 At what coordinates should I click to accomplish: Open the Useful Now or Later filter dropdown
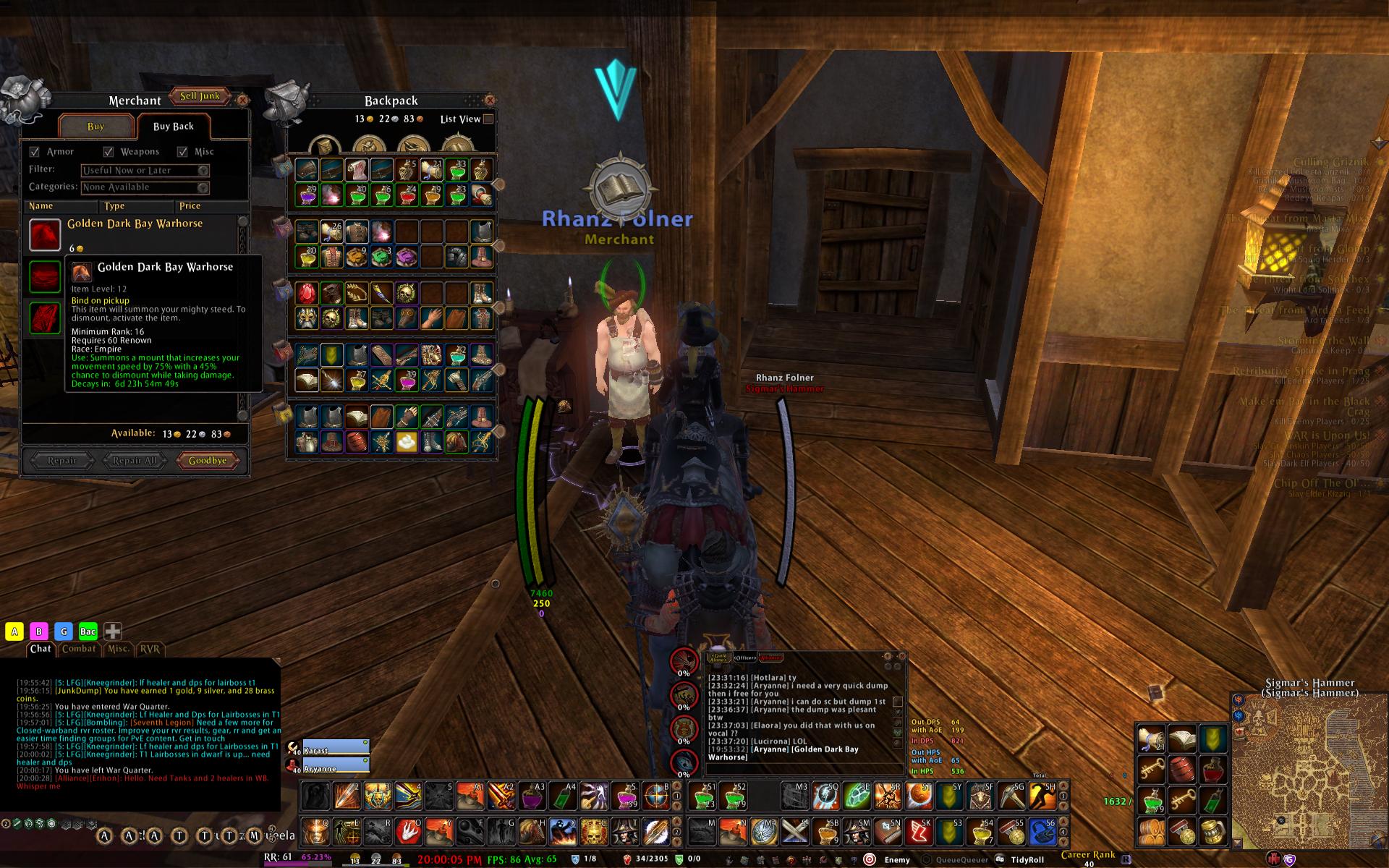click(203, 171)
